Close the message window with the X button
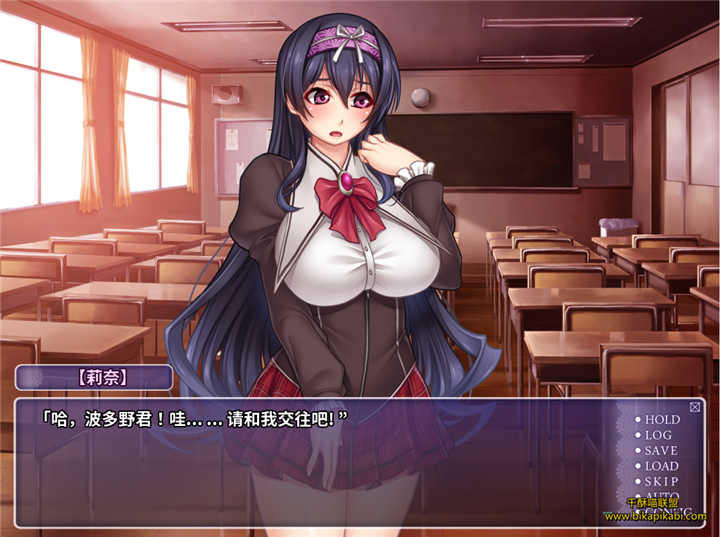Screen dimensions: 720x537 pyautogui.click(x=696, y=406)
